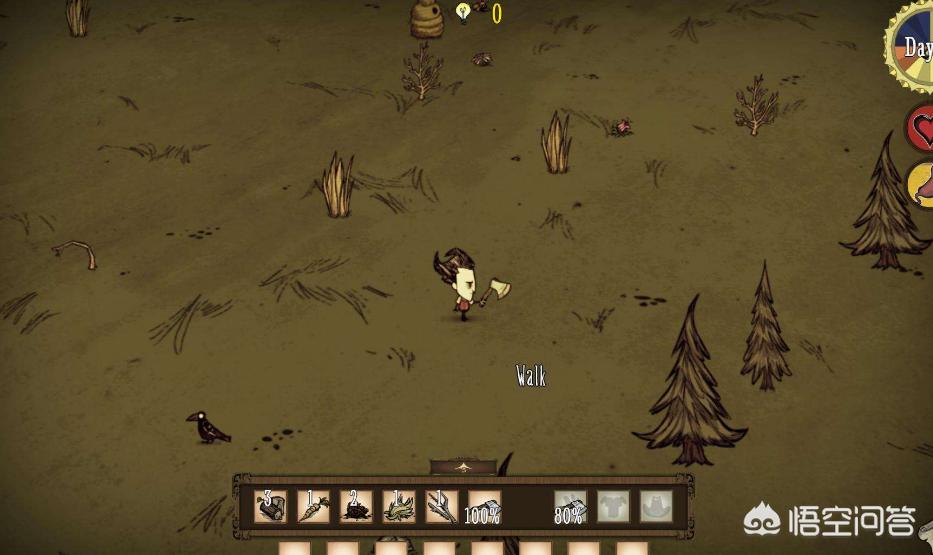933x555 pixels.
Task: Pick the carrot from the inventory
Action: (313, 506)
